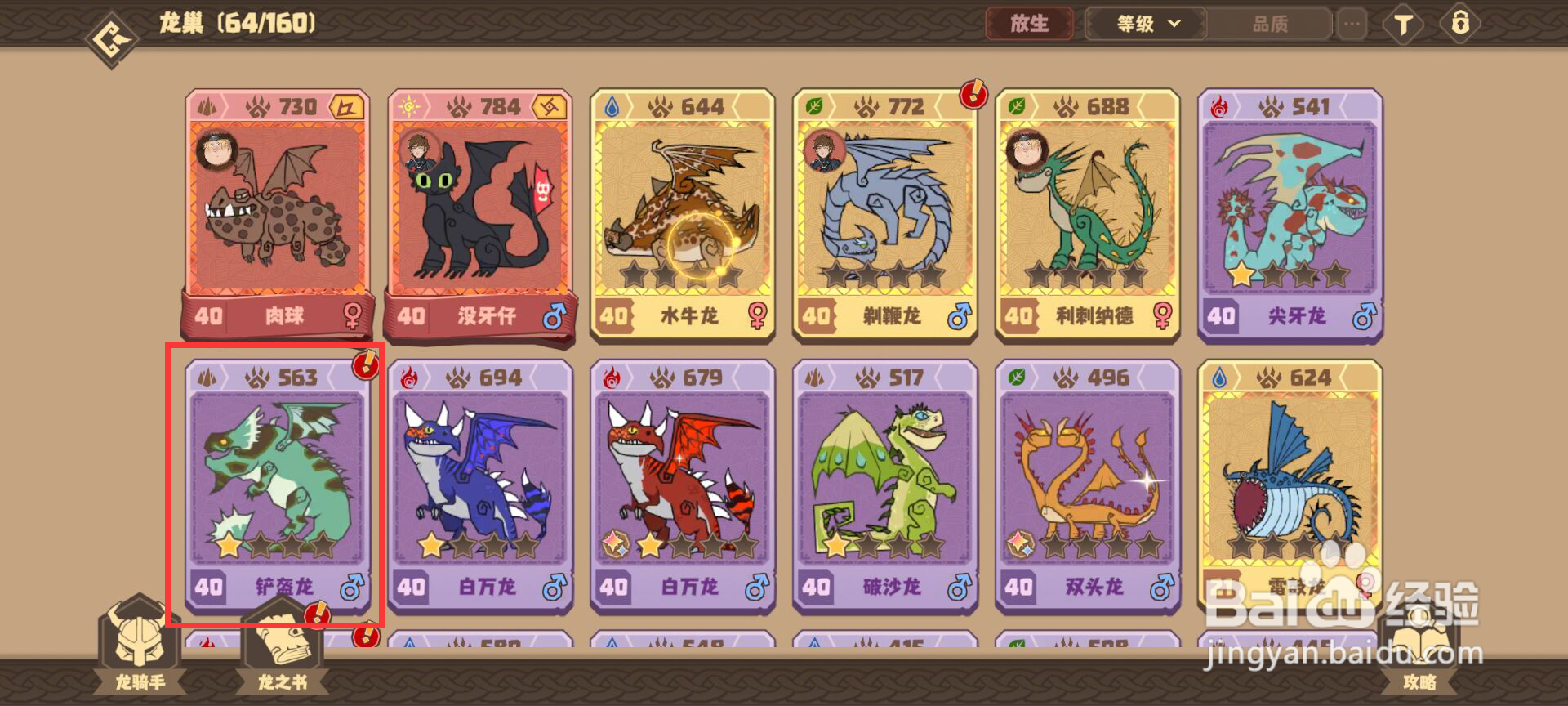
Task: Expand the "..." options panel in top bar
Action: 1352,25
